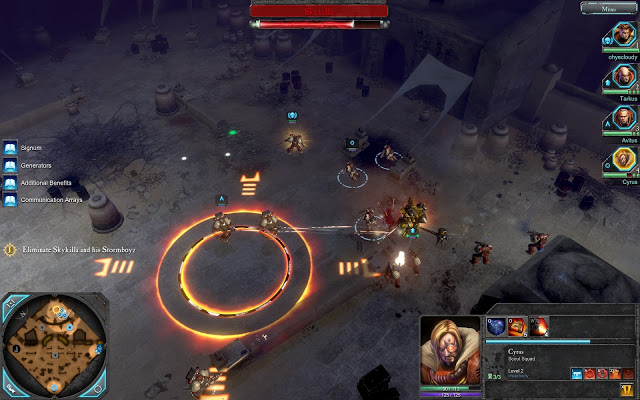Click the blue ranged weapon stance icon
Screen dimensions: 640x400
[577, 374]
